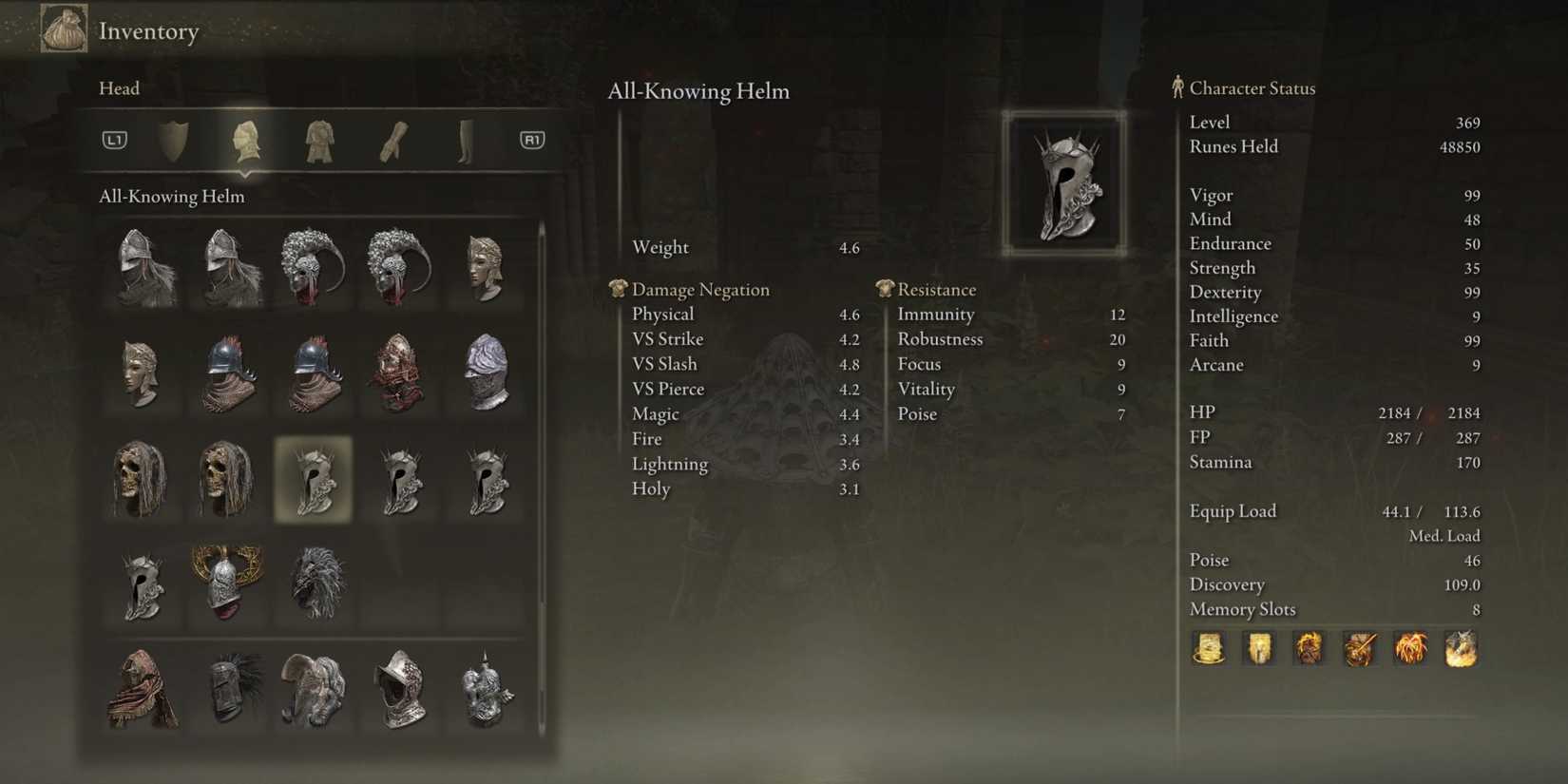The height and width of the screenshot is (784, 1568).
Task: Click the spiked helm icon beside All-Knowing Helm
Action: coord(401,480)
